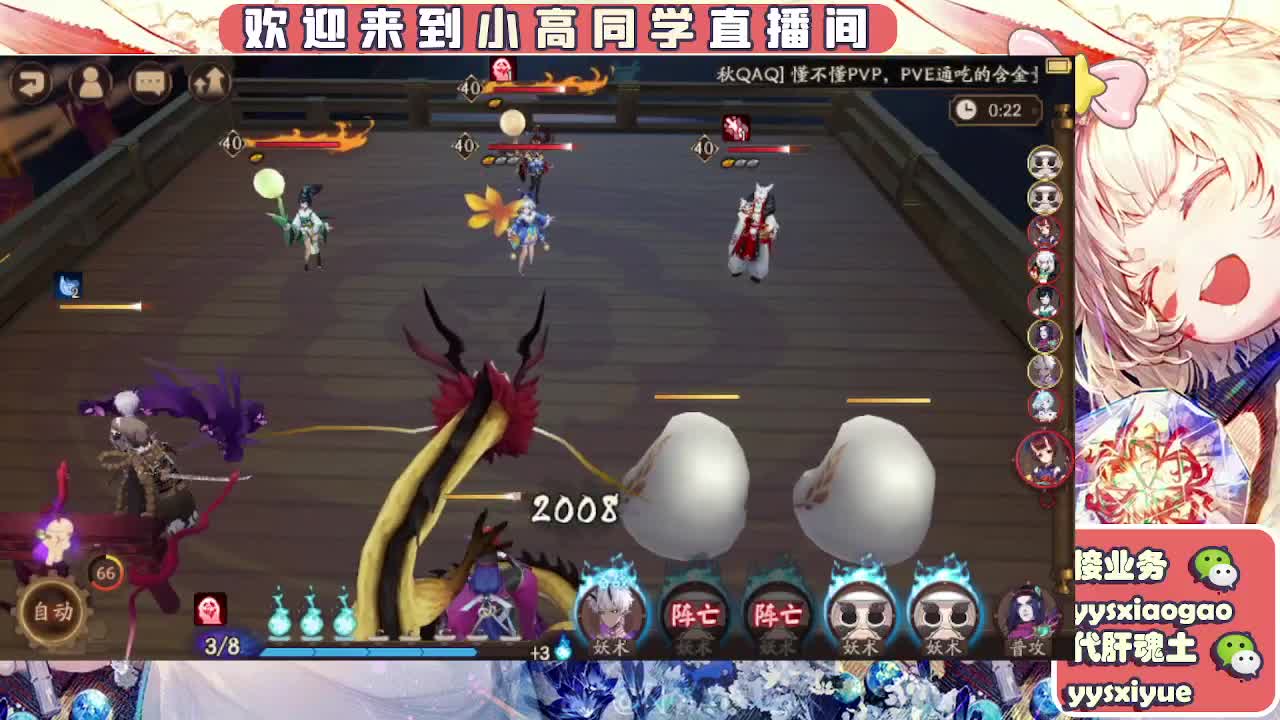Open the player profile icon at the top
Viewport: 1280px width, 720px height.
click(x=90, y=81)
